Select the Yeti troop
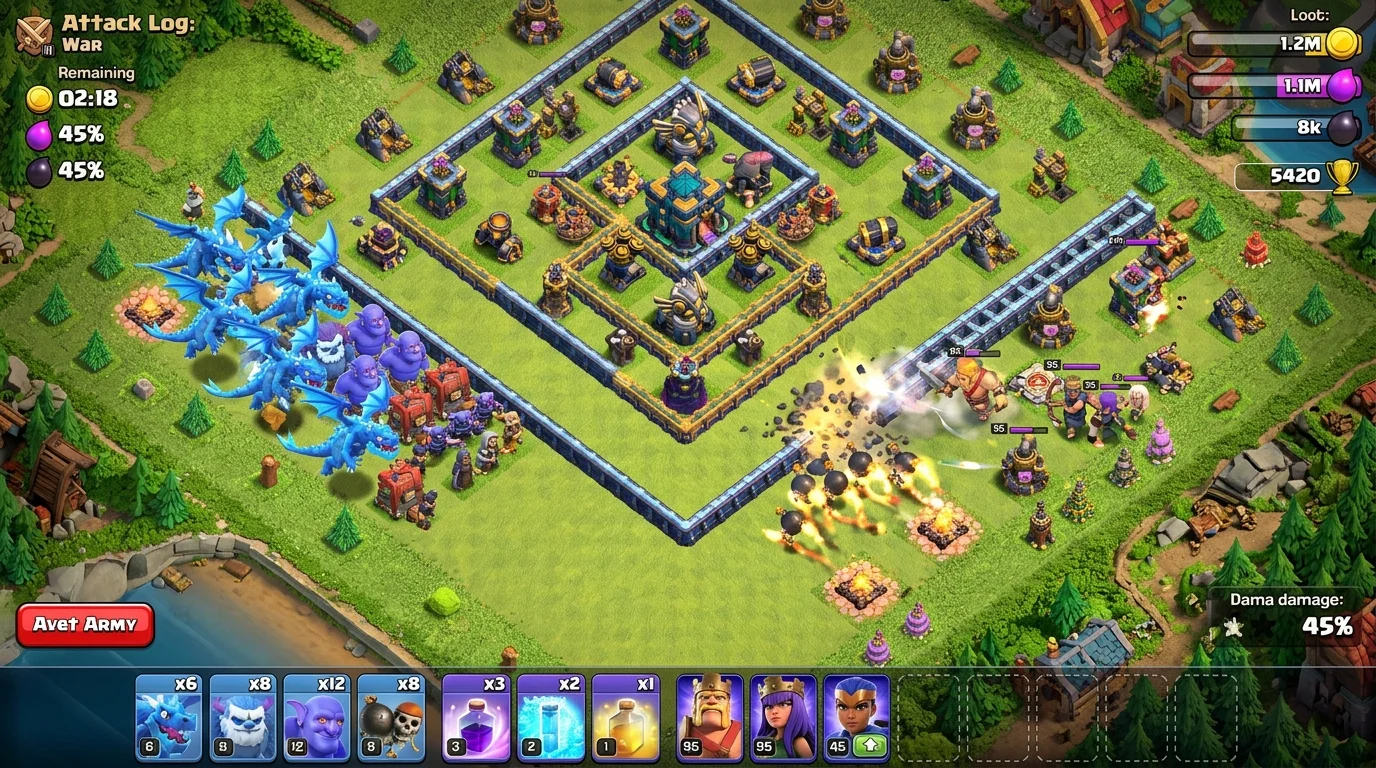1376x768 pixels. (242, 714)
